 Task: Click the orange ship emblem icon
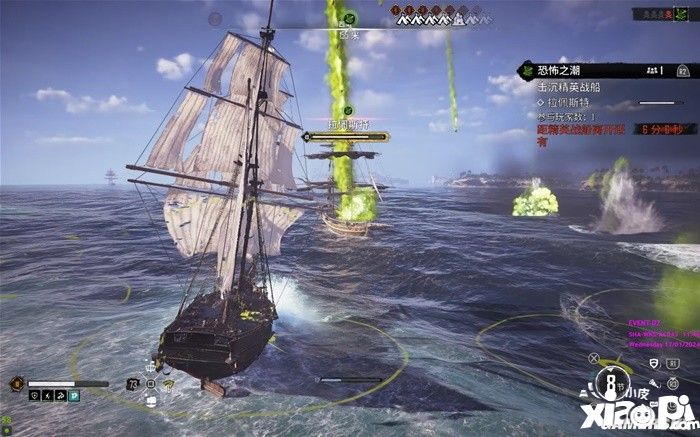(x=17, y=384)
